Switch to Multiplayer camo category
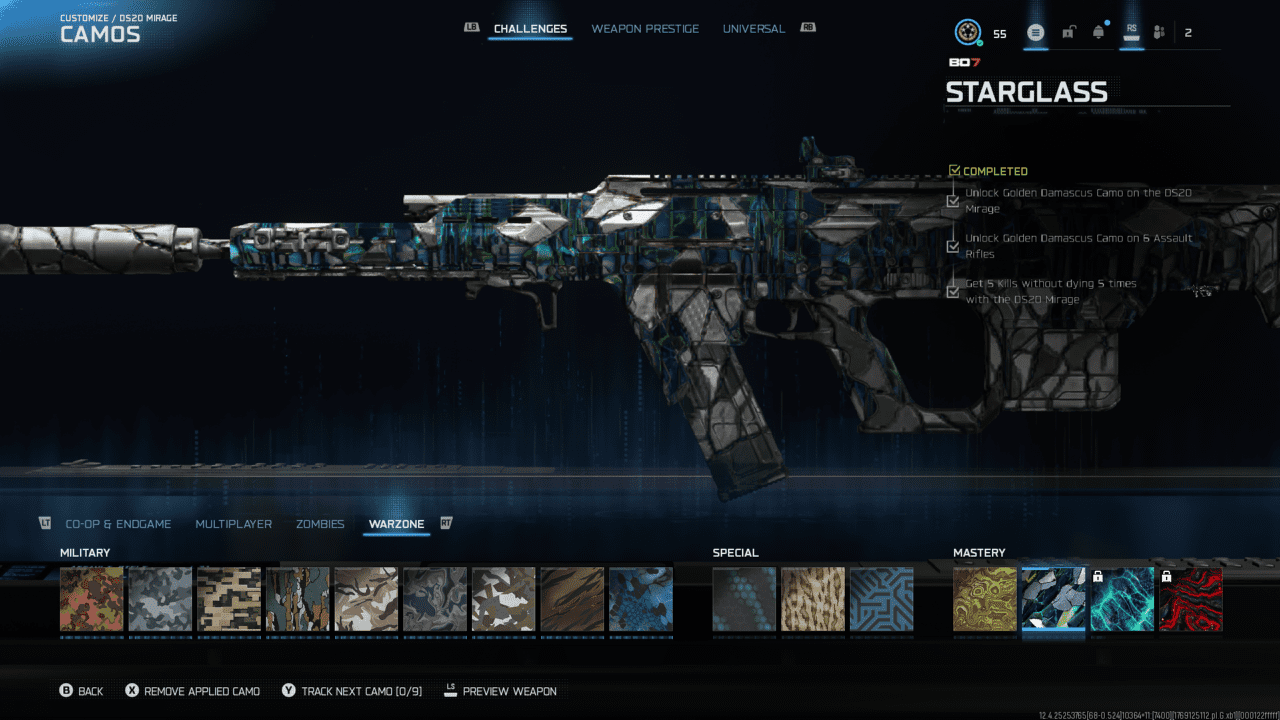 coord(234,524)
